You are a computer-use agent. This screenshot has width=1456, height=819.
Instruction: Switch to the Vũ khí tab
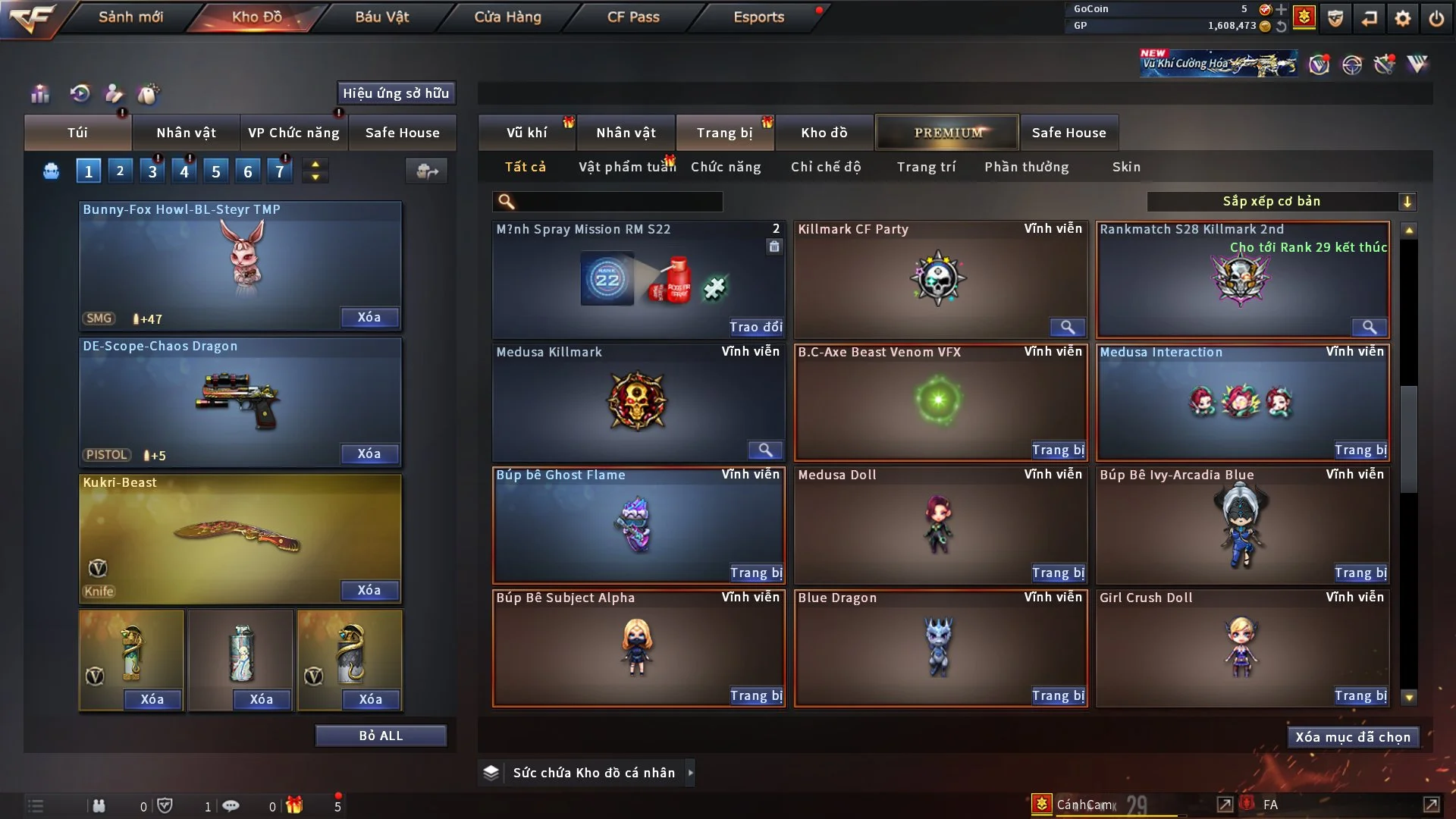(526, 133)
